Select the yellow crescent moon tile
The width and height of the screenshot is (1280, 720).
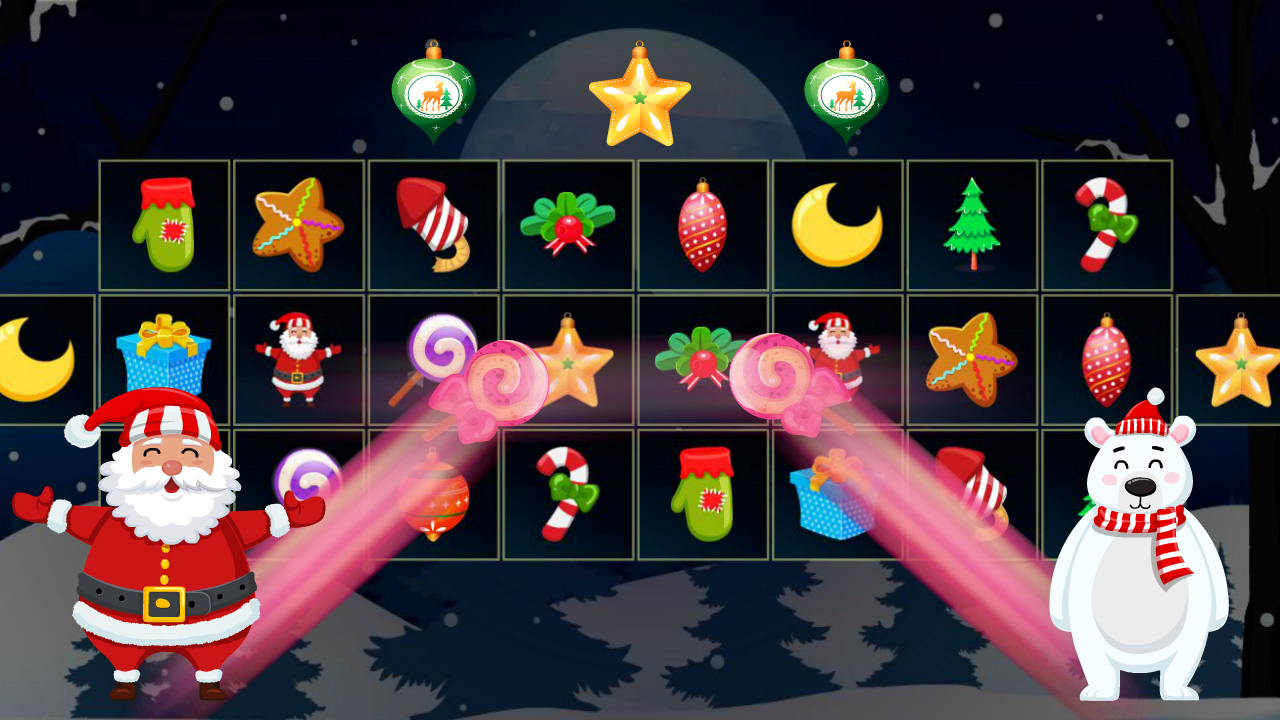click(x=838, y=224)
